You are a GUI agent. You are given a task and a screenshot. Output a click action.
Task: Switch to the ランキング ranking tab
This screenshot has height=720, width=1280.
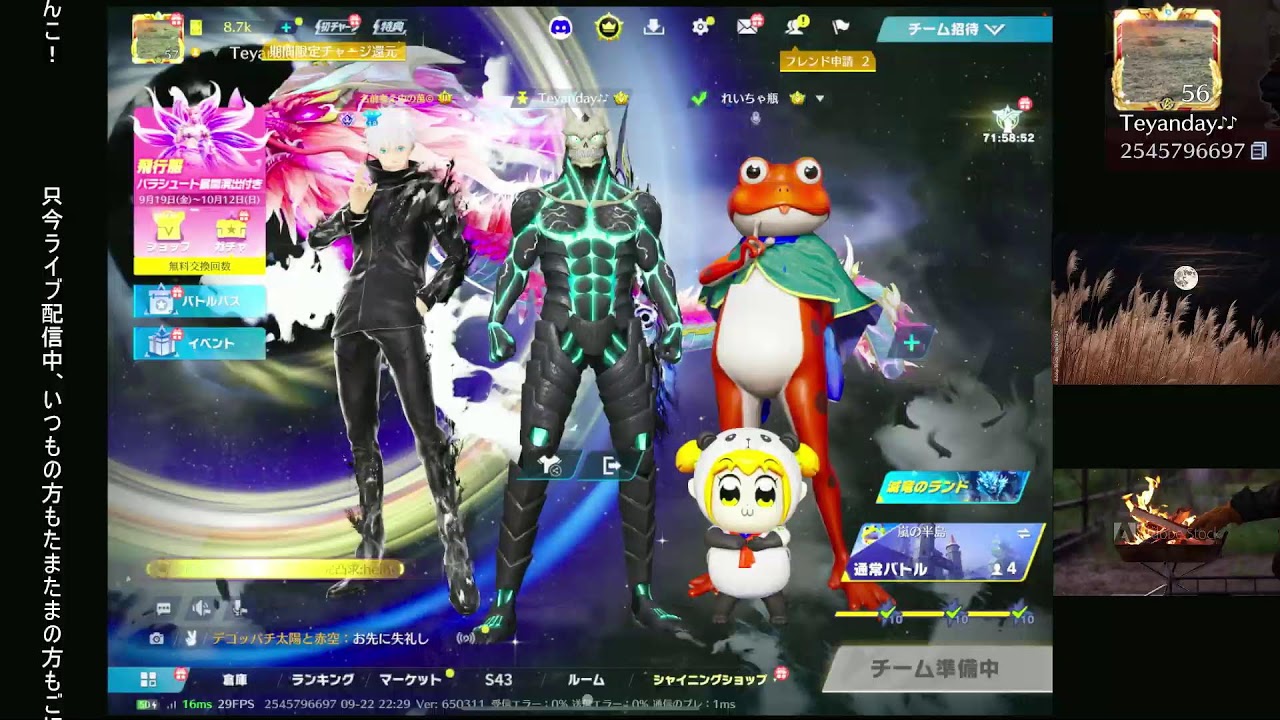322,680
